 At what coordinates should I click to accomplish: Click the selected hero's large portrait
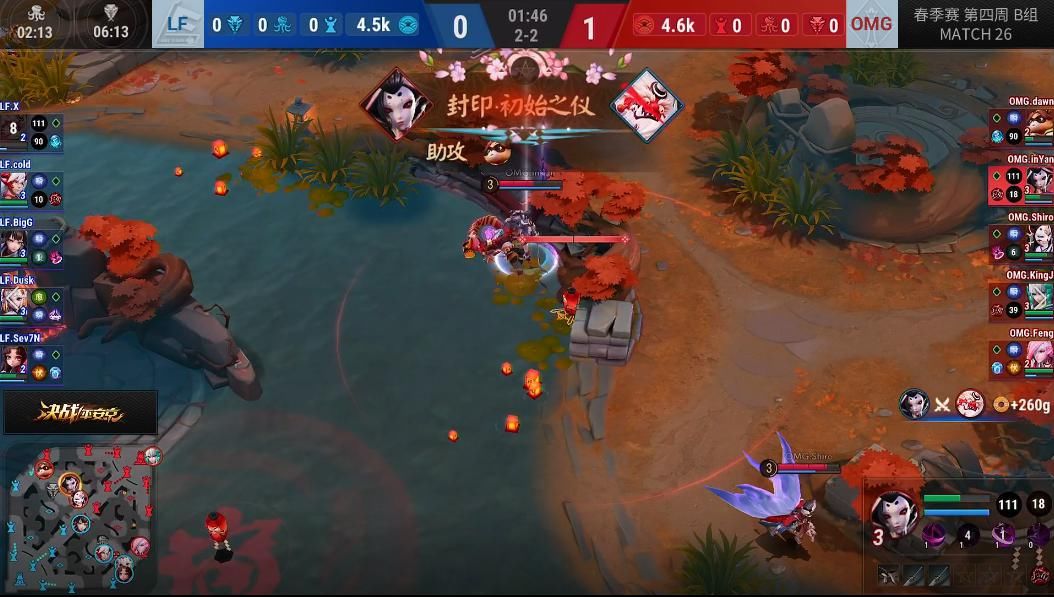[894, 512]
